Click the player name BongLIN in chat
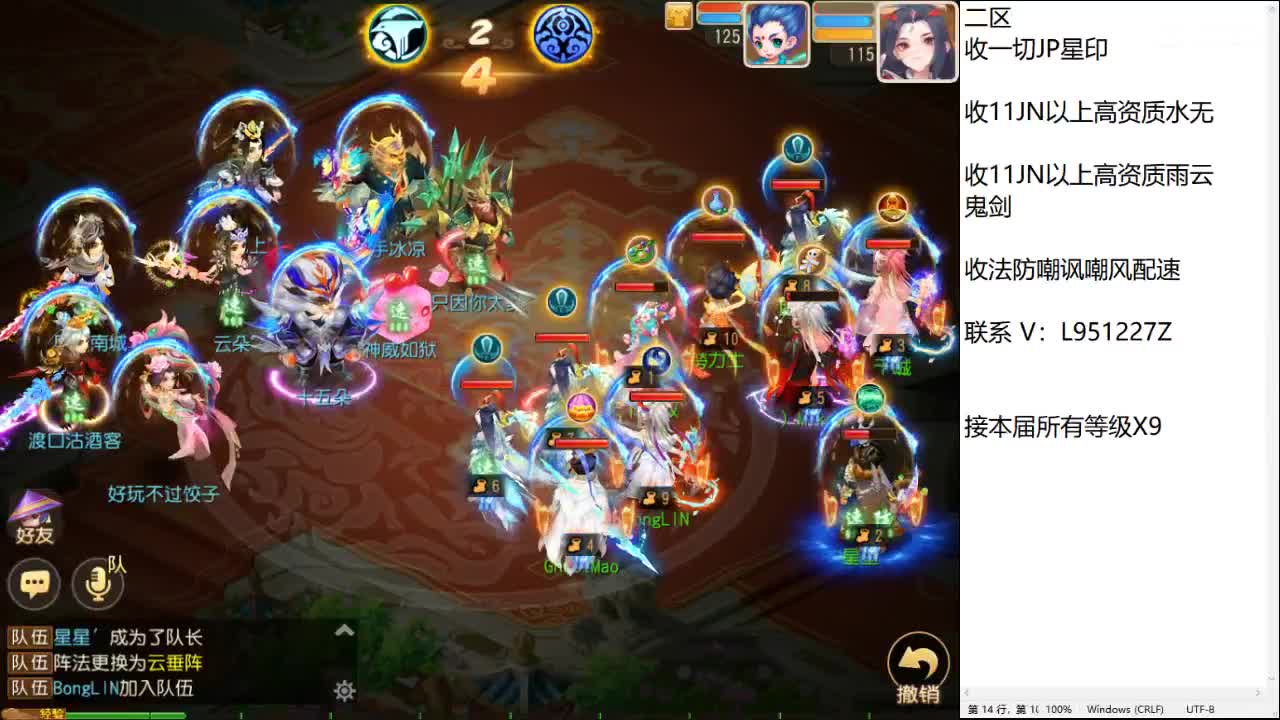Viewport: 1280px width, 720px height. click(85, 687)
